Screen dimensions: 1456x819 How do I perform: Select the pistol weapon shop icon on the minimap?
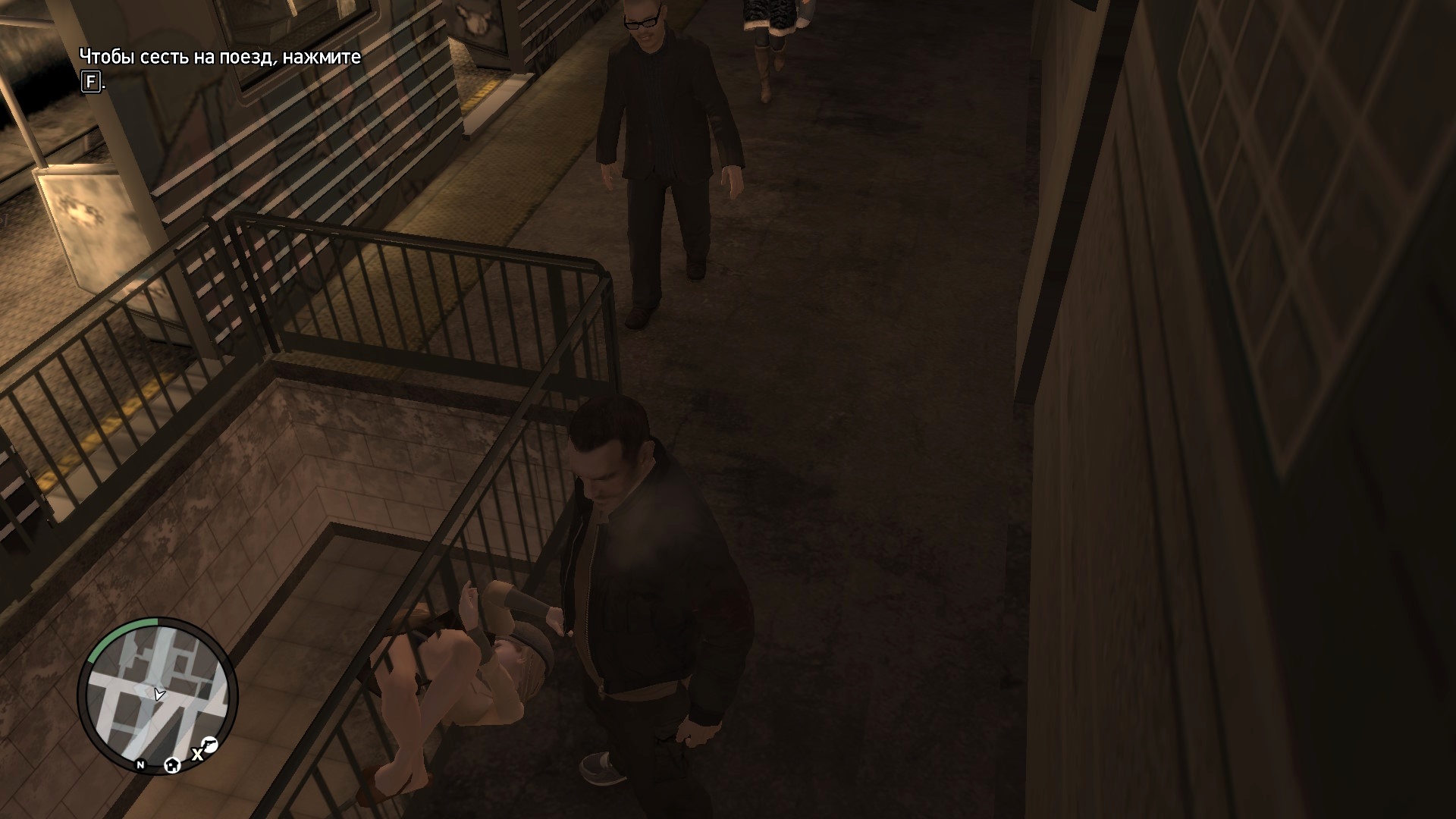point(209,744)
